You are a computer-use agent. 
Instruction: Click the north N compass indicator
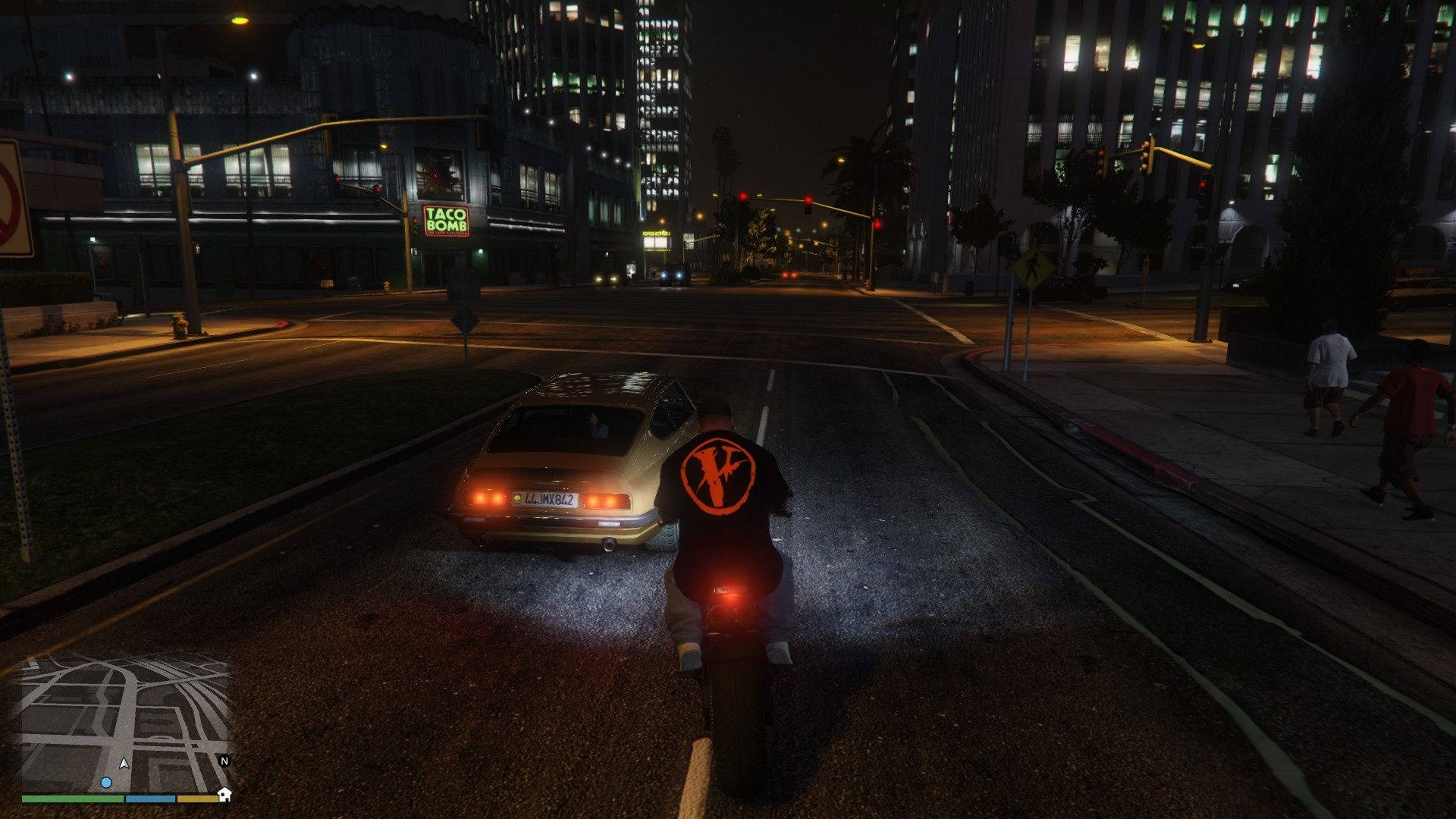pos(224,761)
